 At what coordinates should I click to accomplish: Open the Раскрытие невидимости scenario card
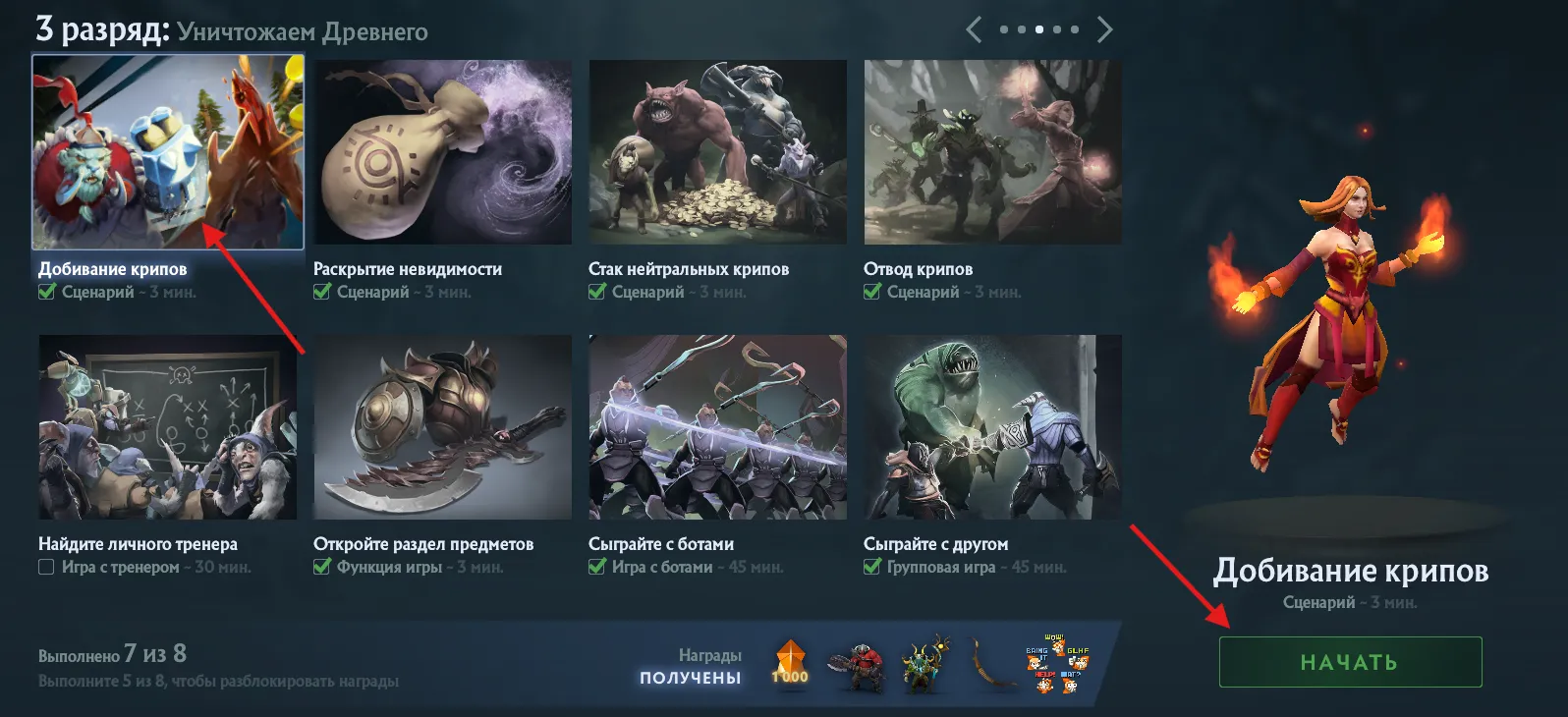pyautogui.click(x=443, y=152)
